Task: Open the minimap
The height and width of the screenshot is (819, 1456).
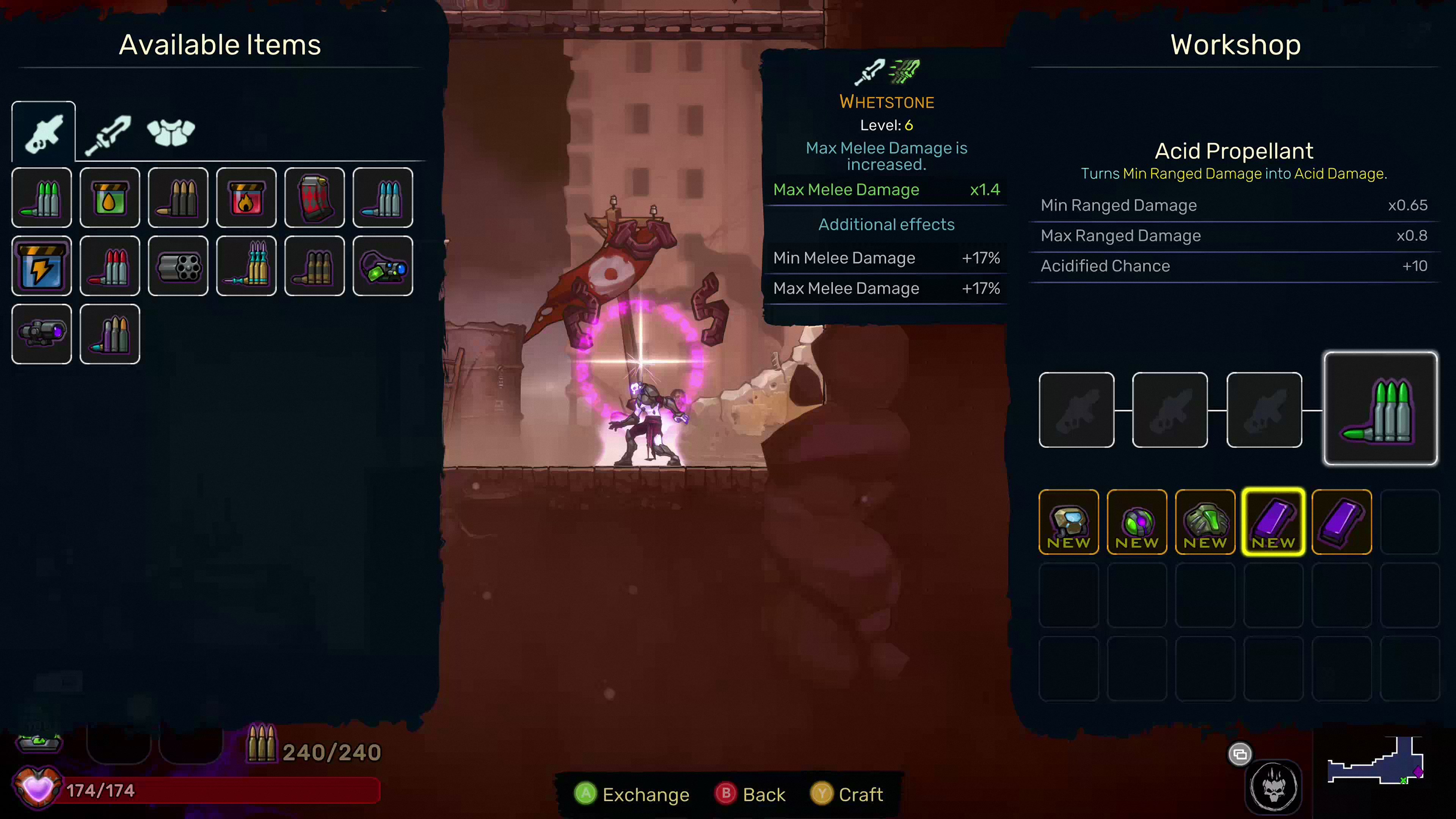Action: click(x=1375, y=761)
